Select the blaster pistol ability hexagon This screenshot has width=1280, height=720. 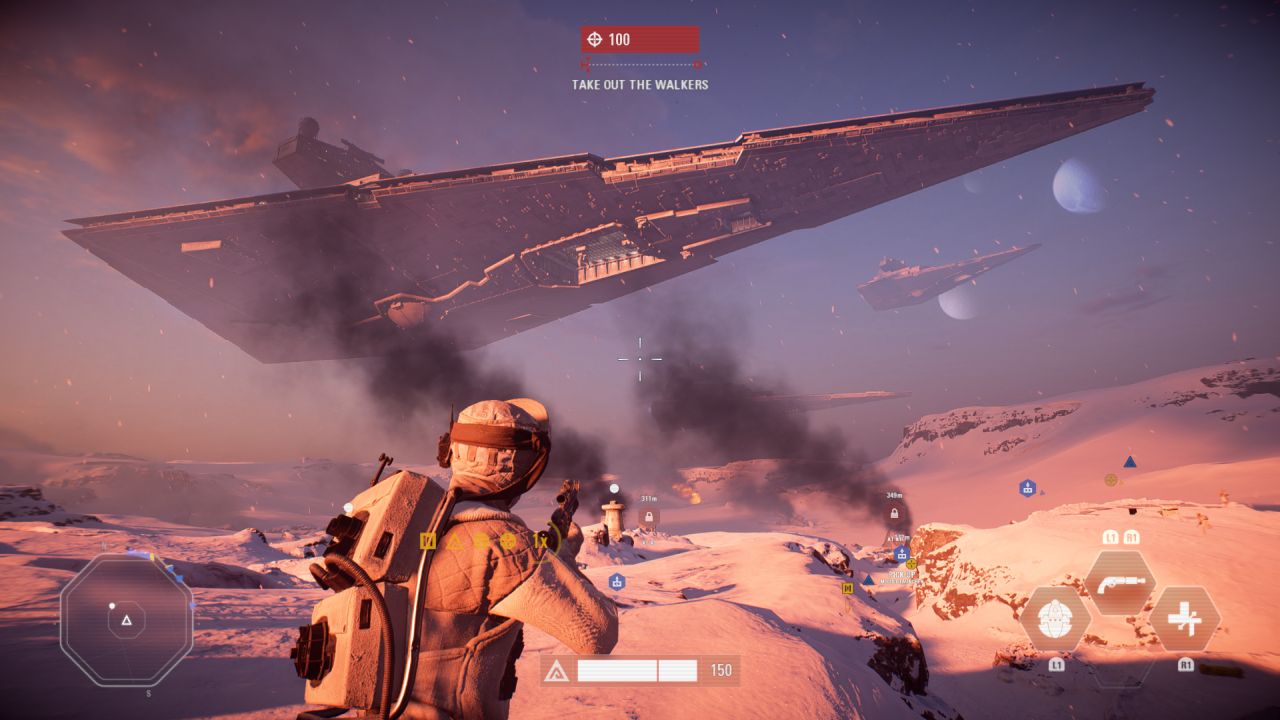click(x=1120, y=582)
